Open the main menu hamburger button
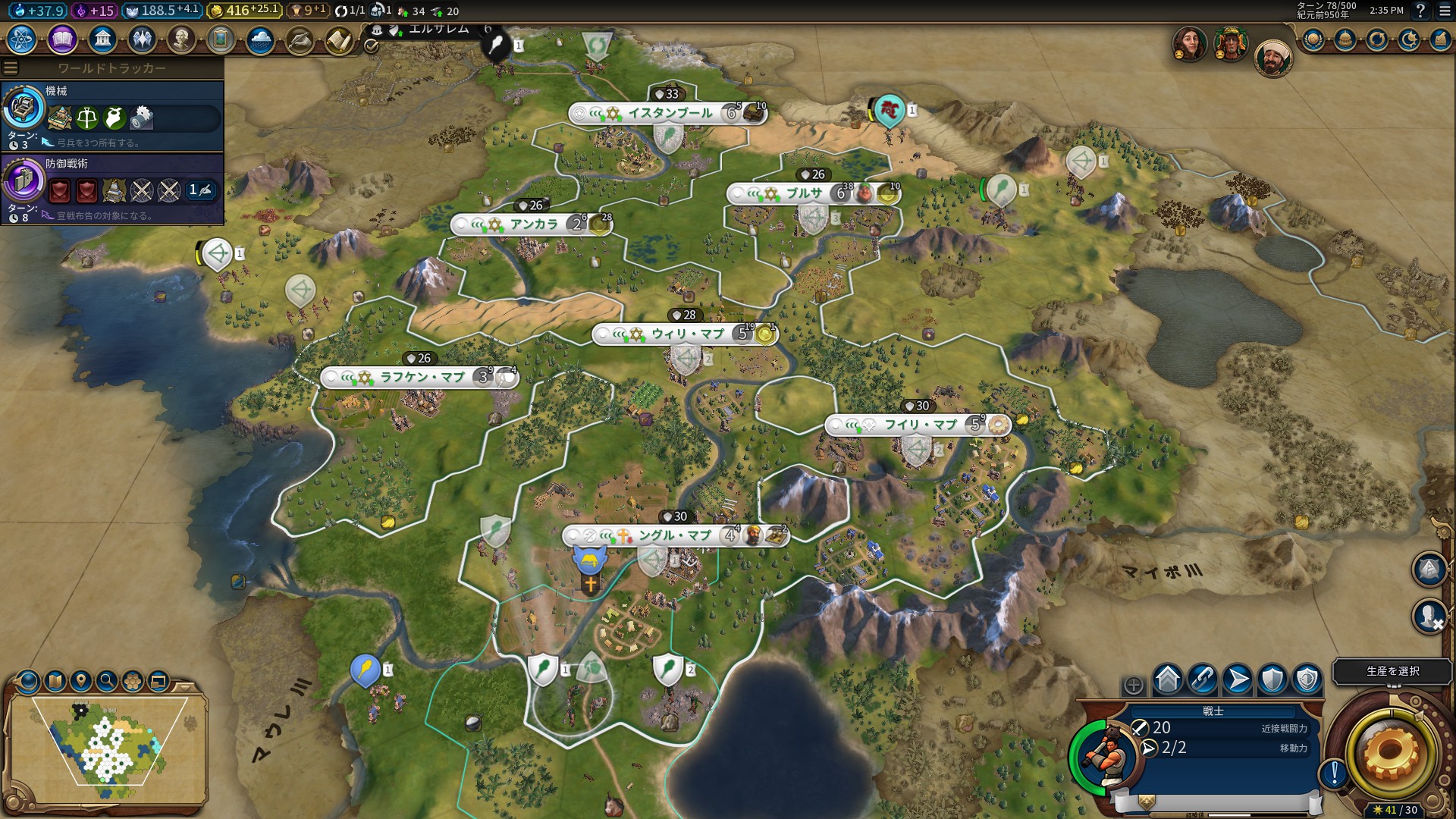This screenshot has width=1456, height=819. 1444,11
